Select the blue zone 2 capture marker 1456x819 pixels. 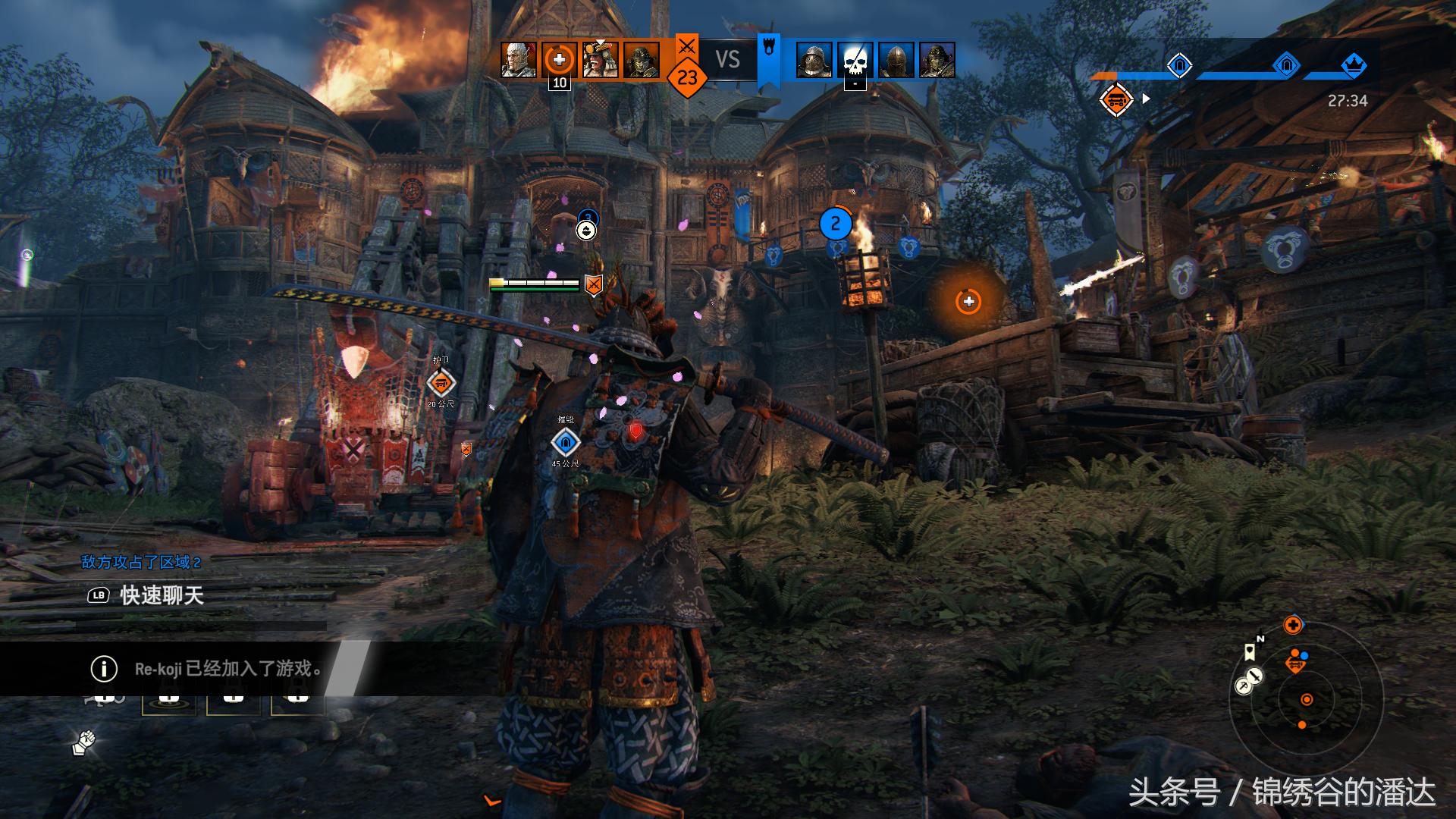click(836, 224)
